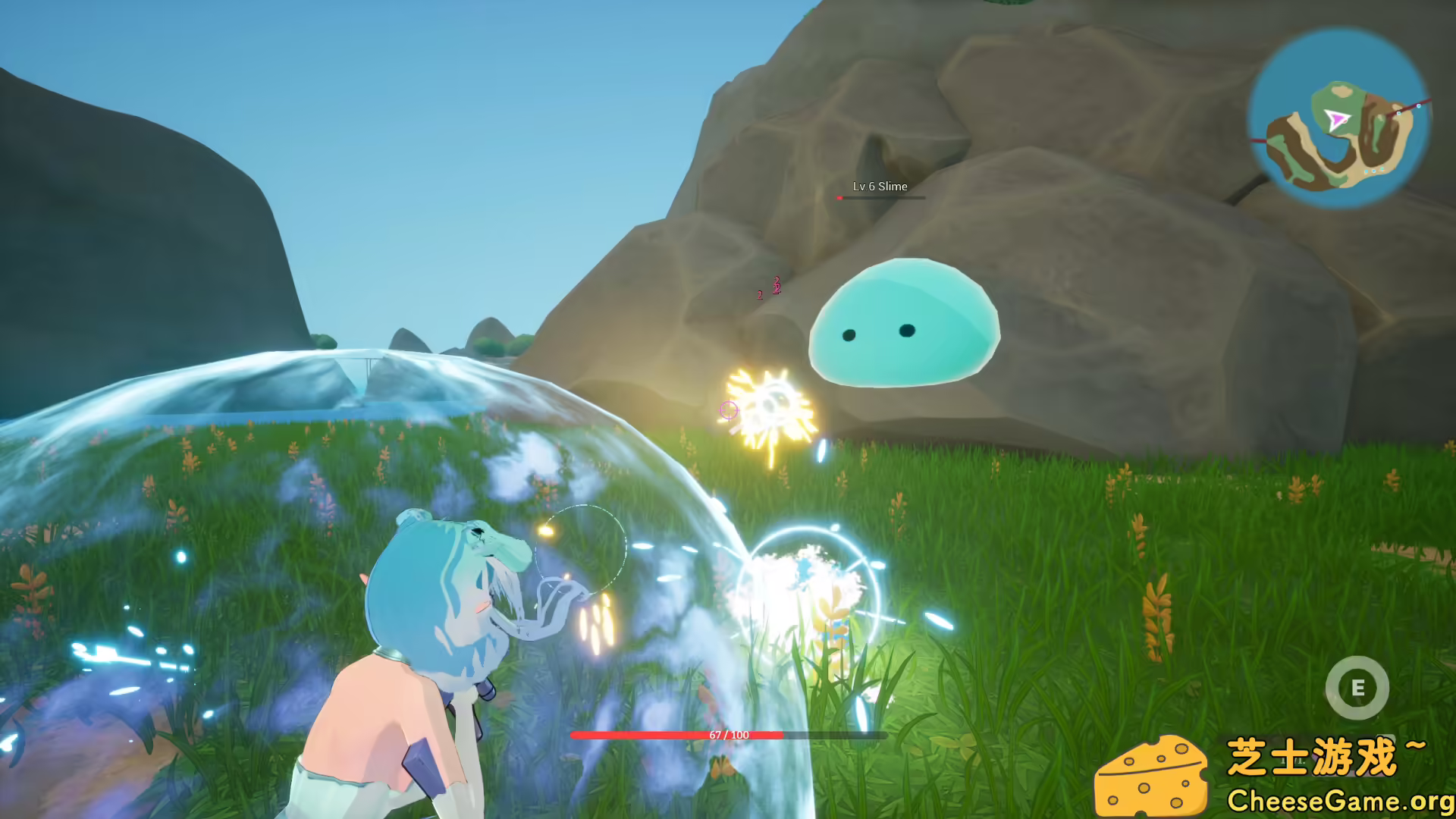Viewport: 1456px width, 819px height.
Task: Click the player arrow on the minimap
Action: [x=1338, y=118]
